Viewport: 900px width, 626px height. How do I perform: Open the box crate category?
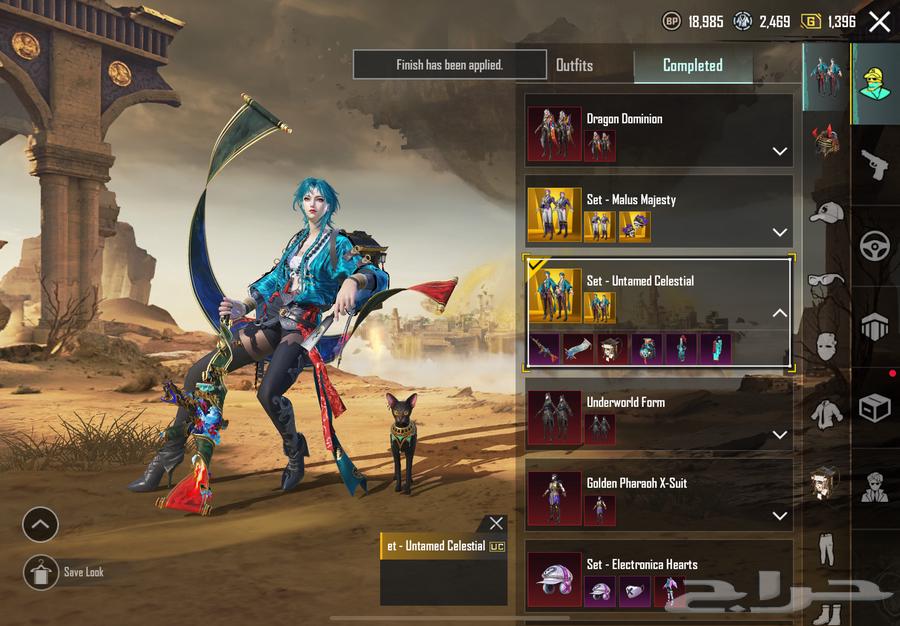[x=875, y=407]
